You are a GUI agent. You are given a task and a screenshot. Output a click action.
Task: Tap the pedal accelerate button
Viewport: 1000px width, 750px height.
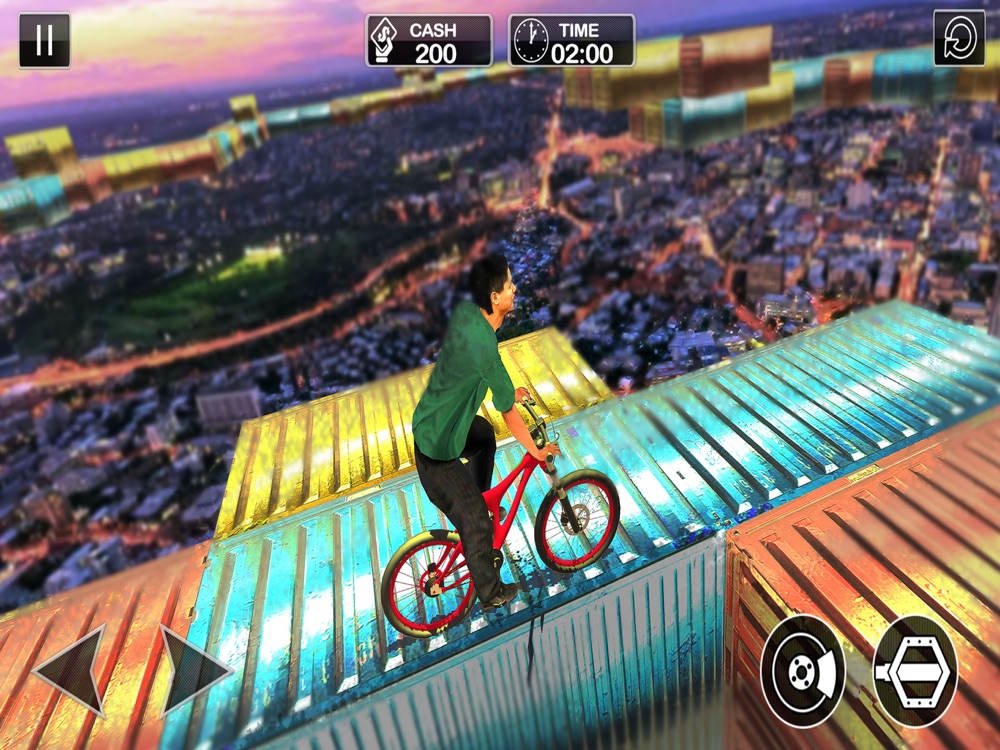click(915, 671)
